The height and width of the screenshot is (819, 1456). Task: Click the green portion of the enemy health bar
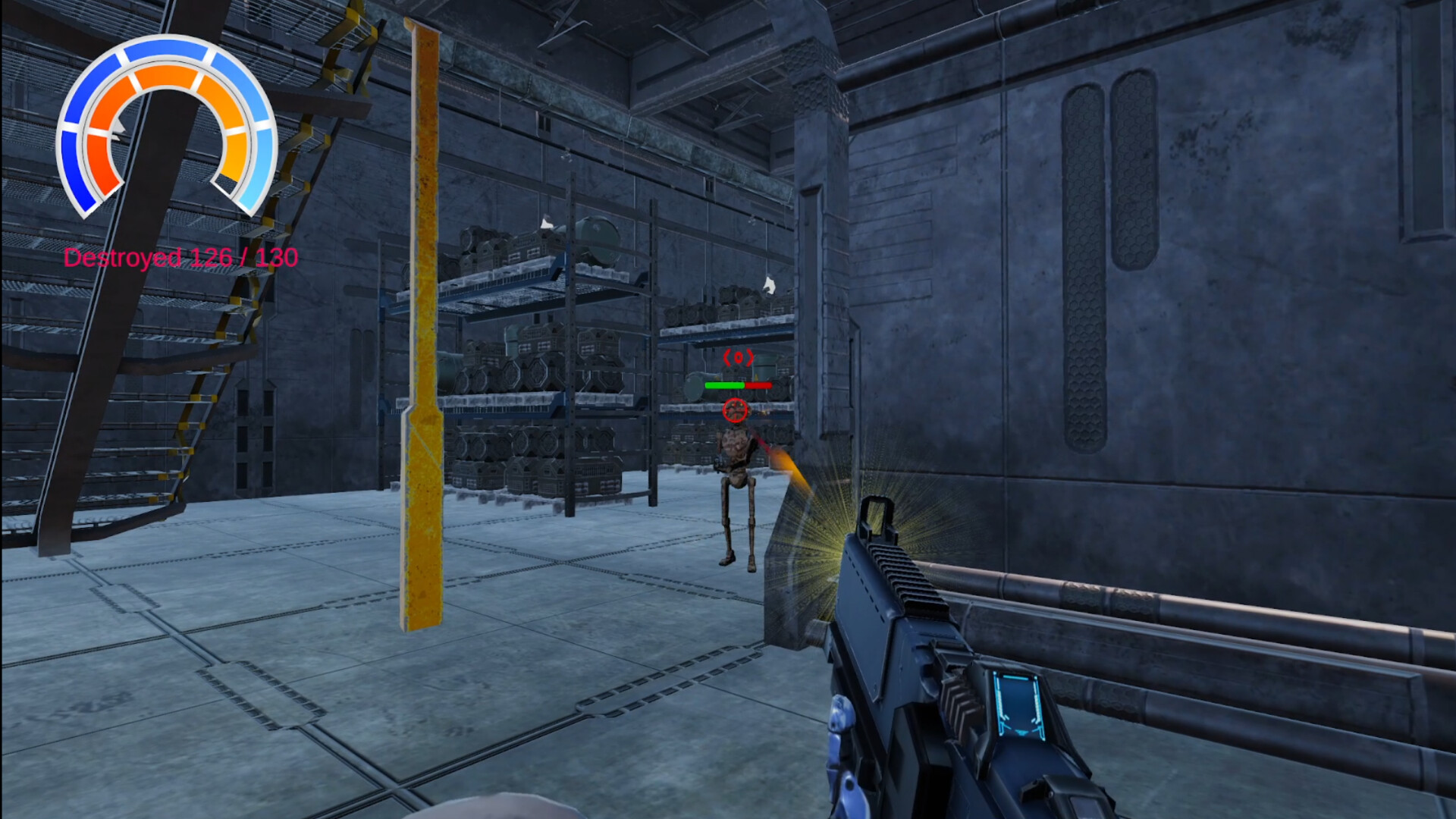tap(724, 384)
